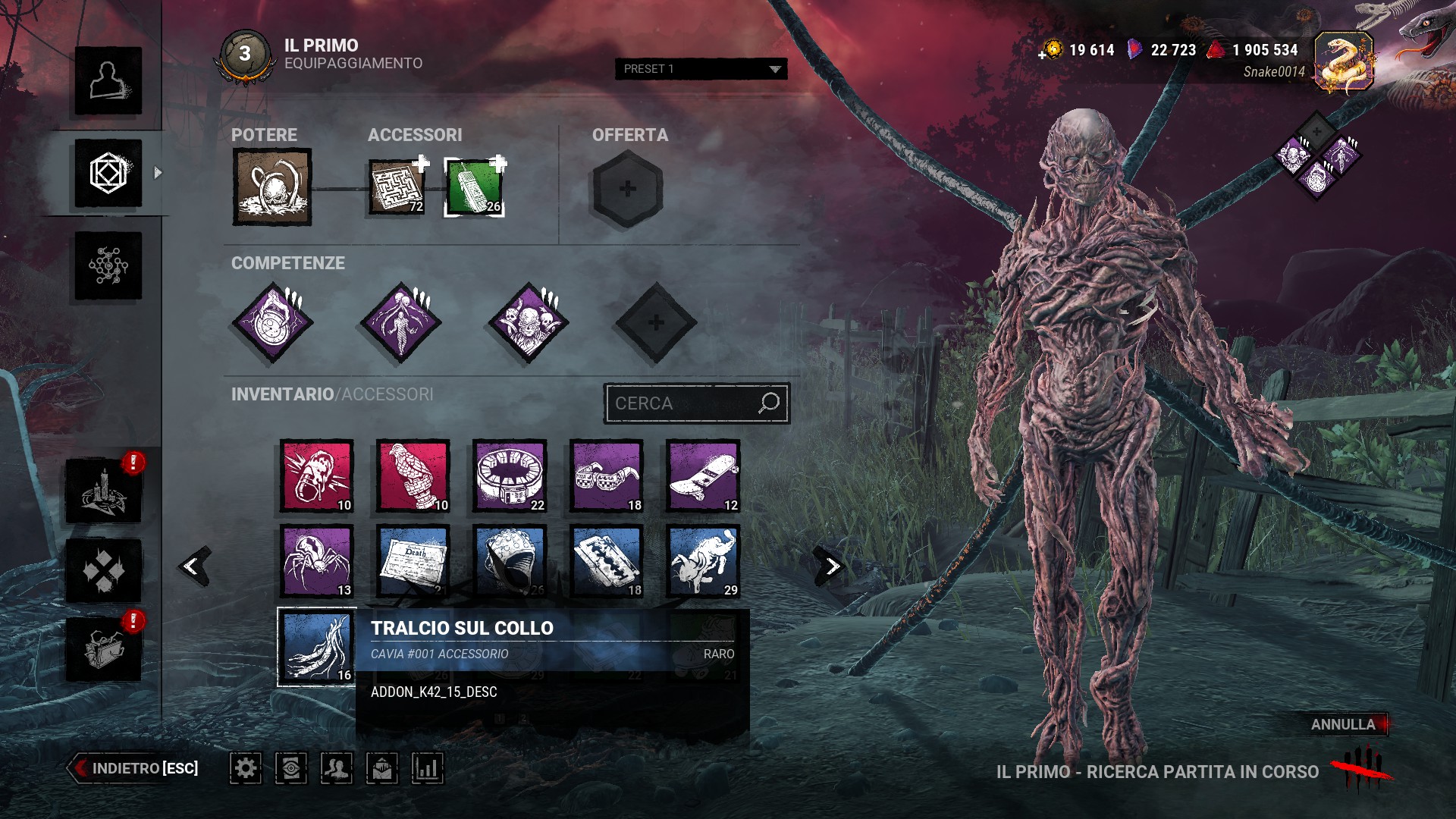Screen dimensions: 1456x819
Task: Choose the skateboard add-on in inventory
Action: pyautogui.click(x=703, y=475)
